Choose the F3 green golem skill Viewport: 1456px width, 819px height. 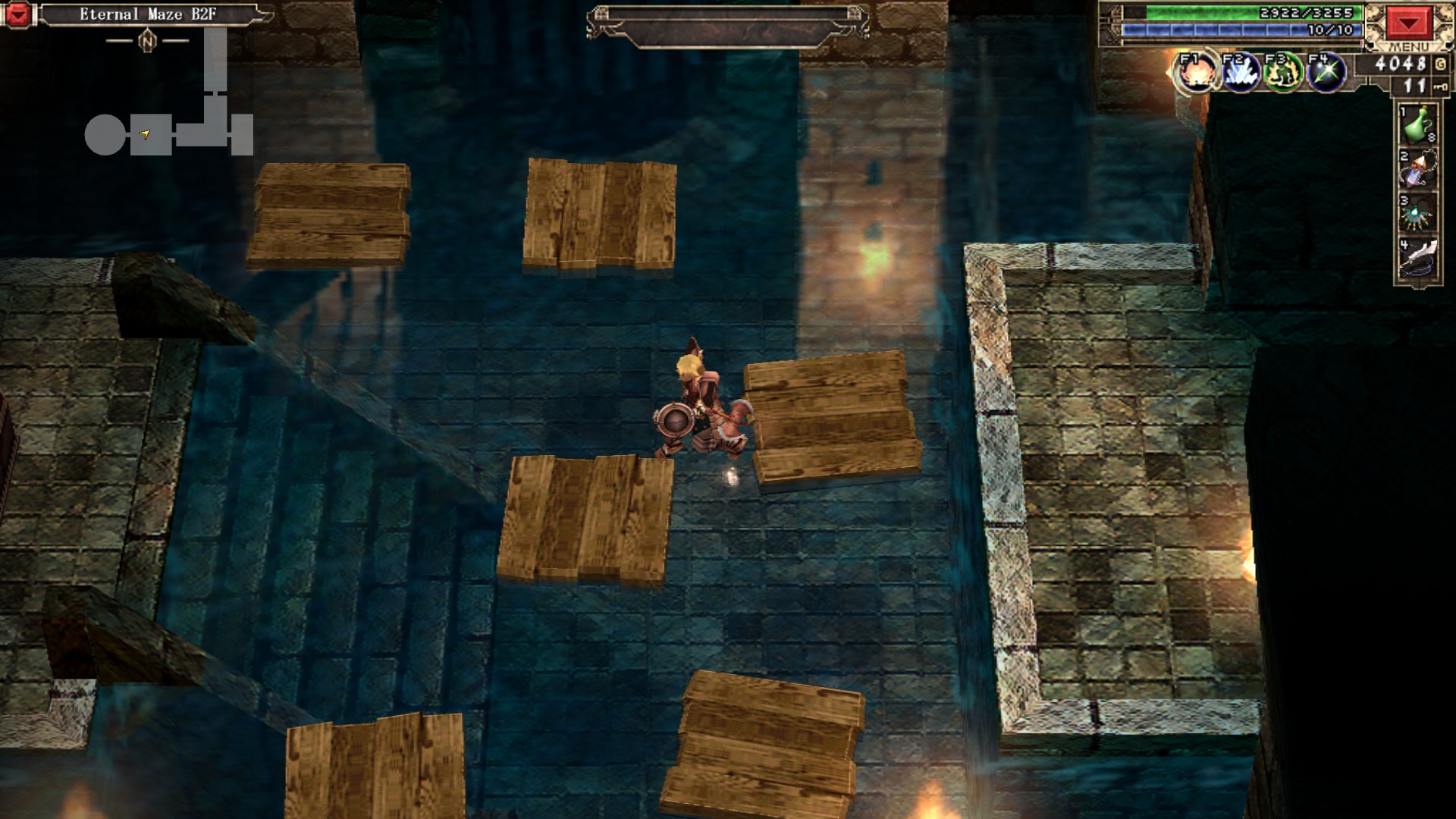[x=1283, y=74]
